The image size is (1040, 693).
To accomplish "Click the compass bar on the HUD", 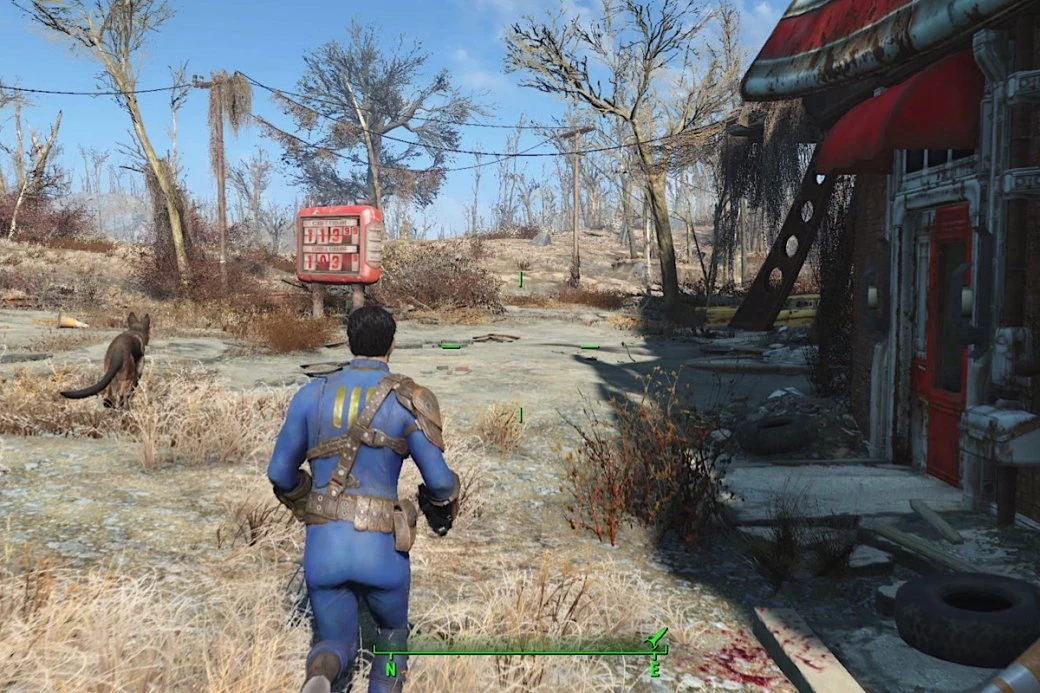I will (520, 651).
